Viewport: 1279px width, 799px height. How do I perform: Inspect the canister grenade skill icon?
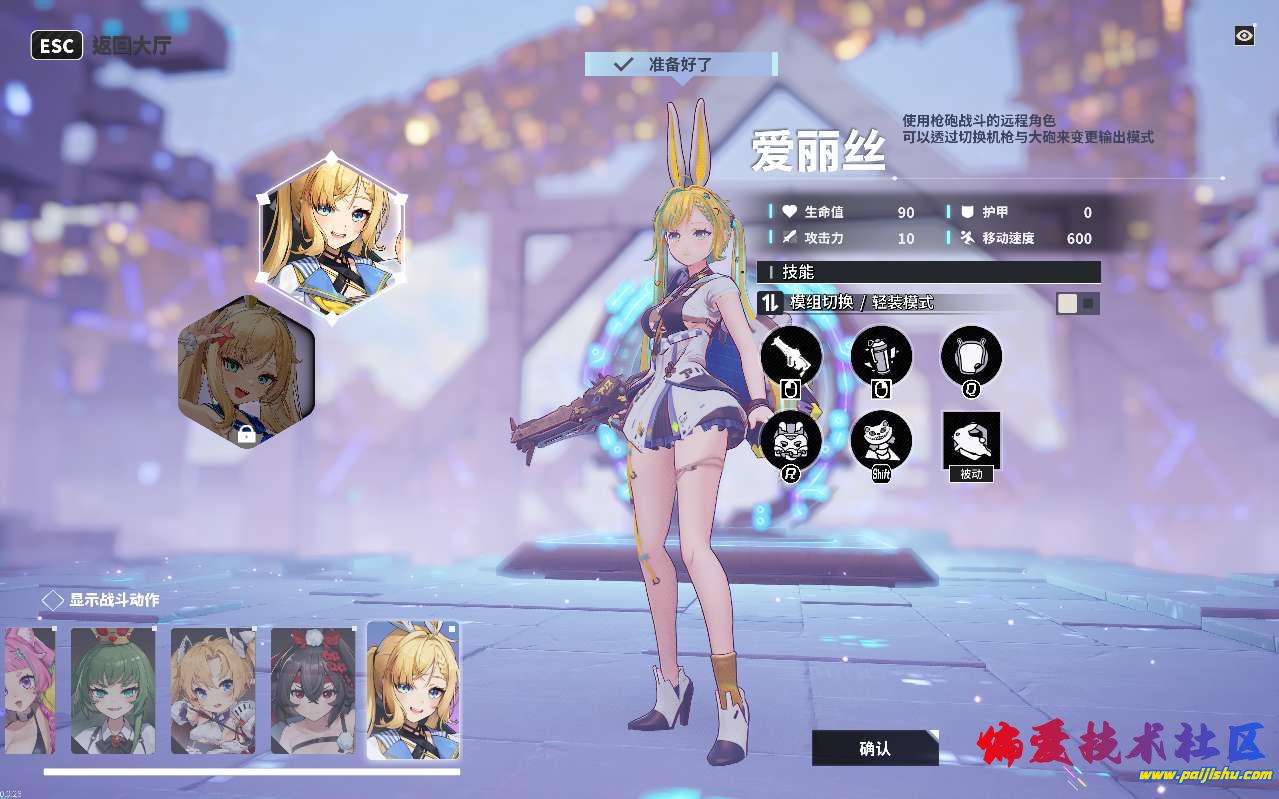(x=881, y=355)
